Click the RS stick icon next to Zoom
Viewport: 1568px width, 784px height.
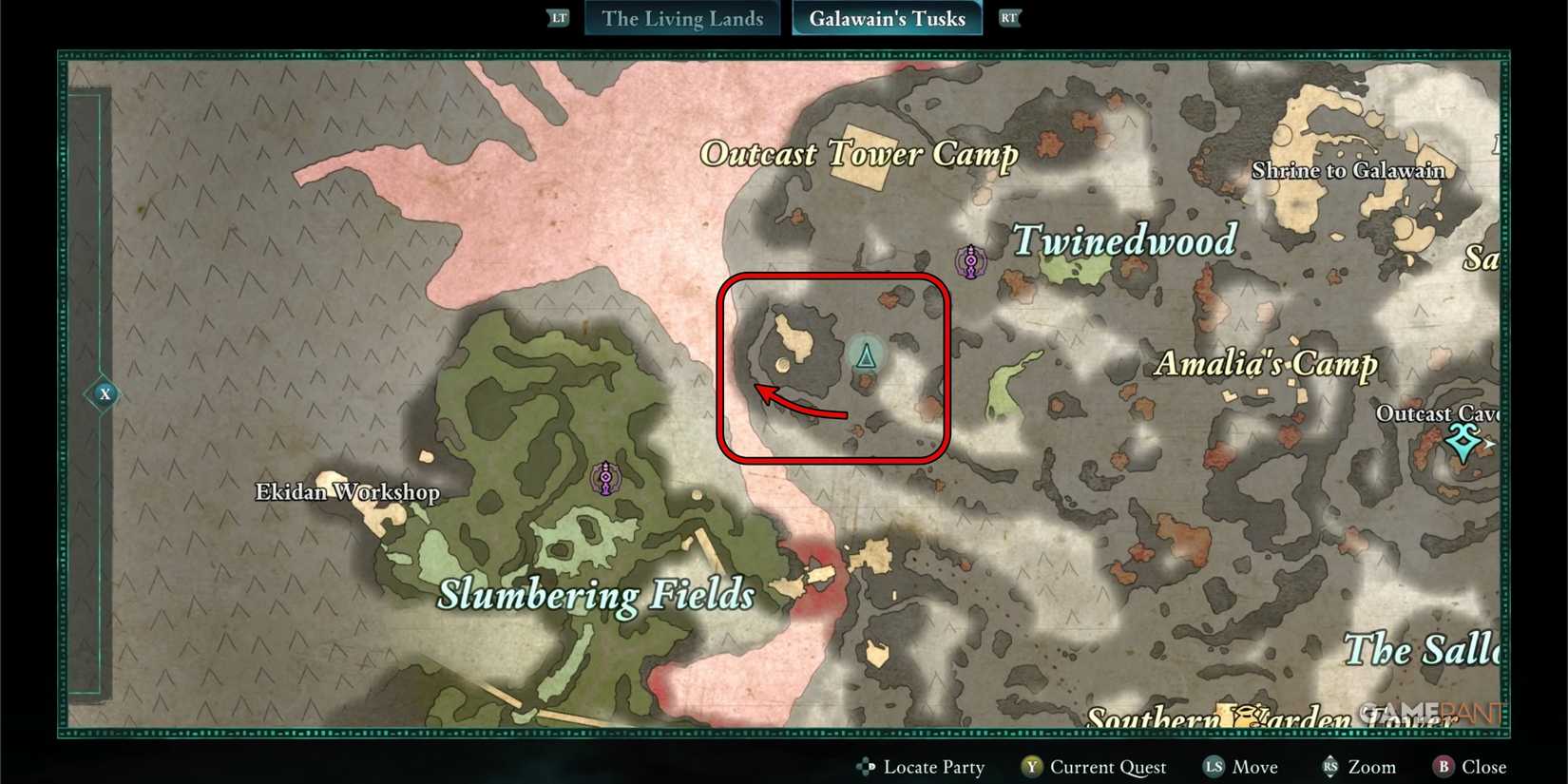point(1329,766)
